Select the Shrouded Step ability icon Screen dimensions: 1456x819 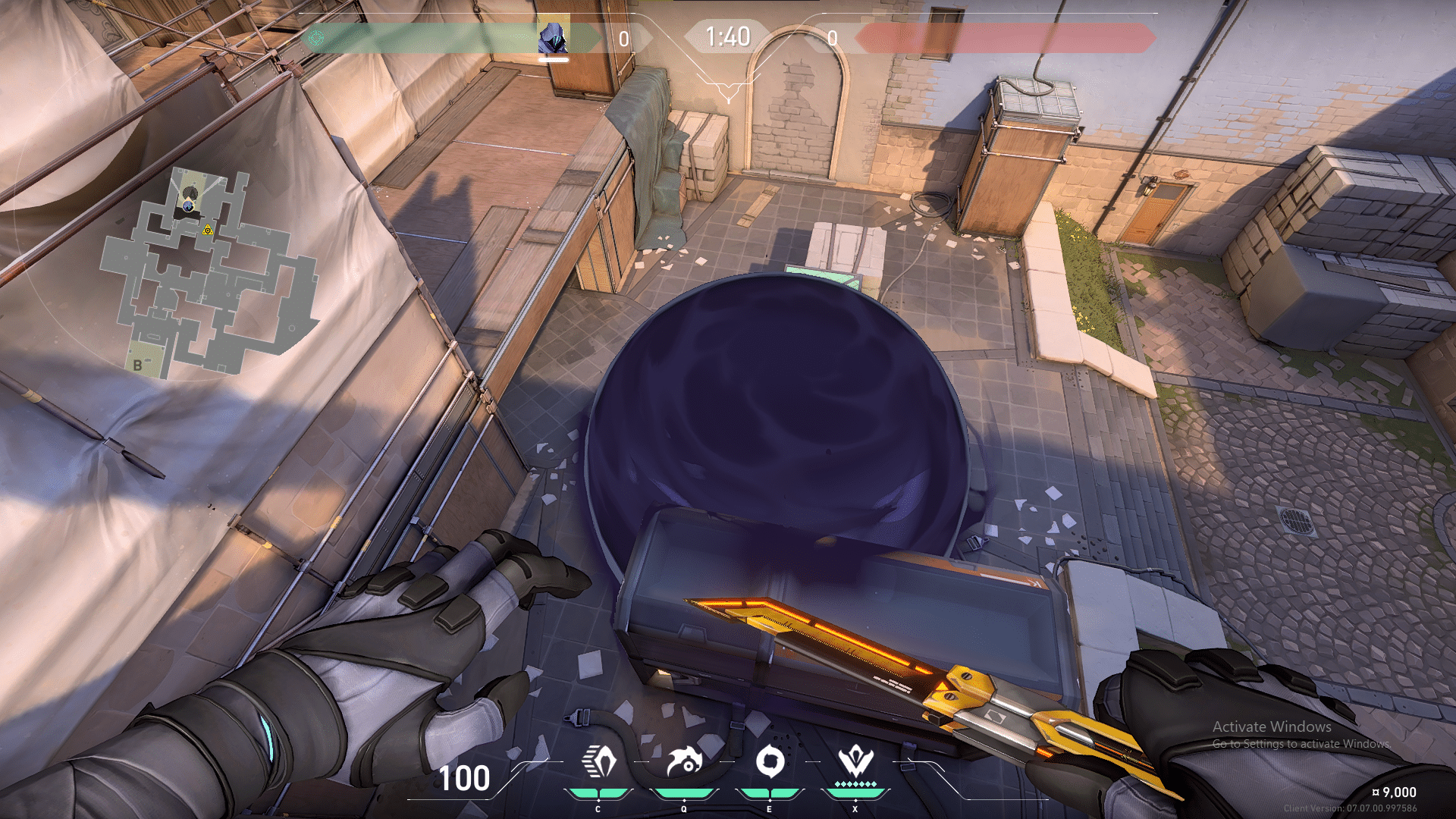599,761
